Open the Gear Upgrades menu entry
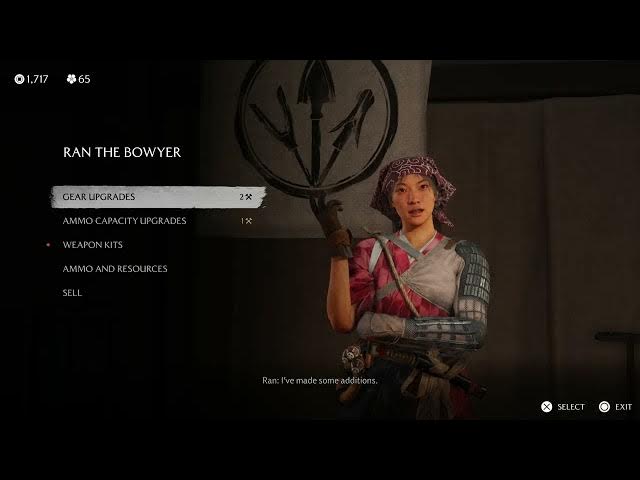Screen dimensions: 640x480 99,197
